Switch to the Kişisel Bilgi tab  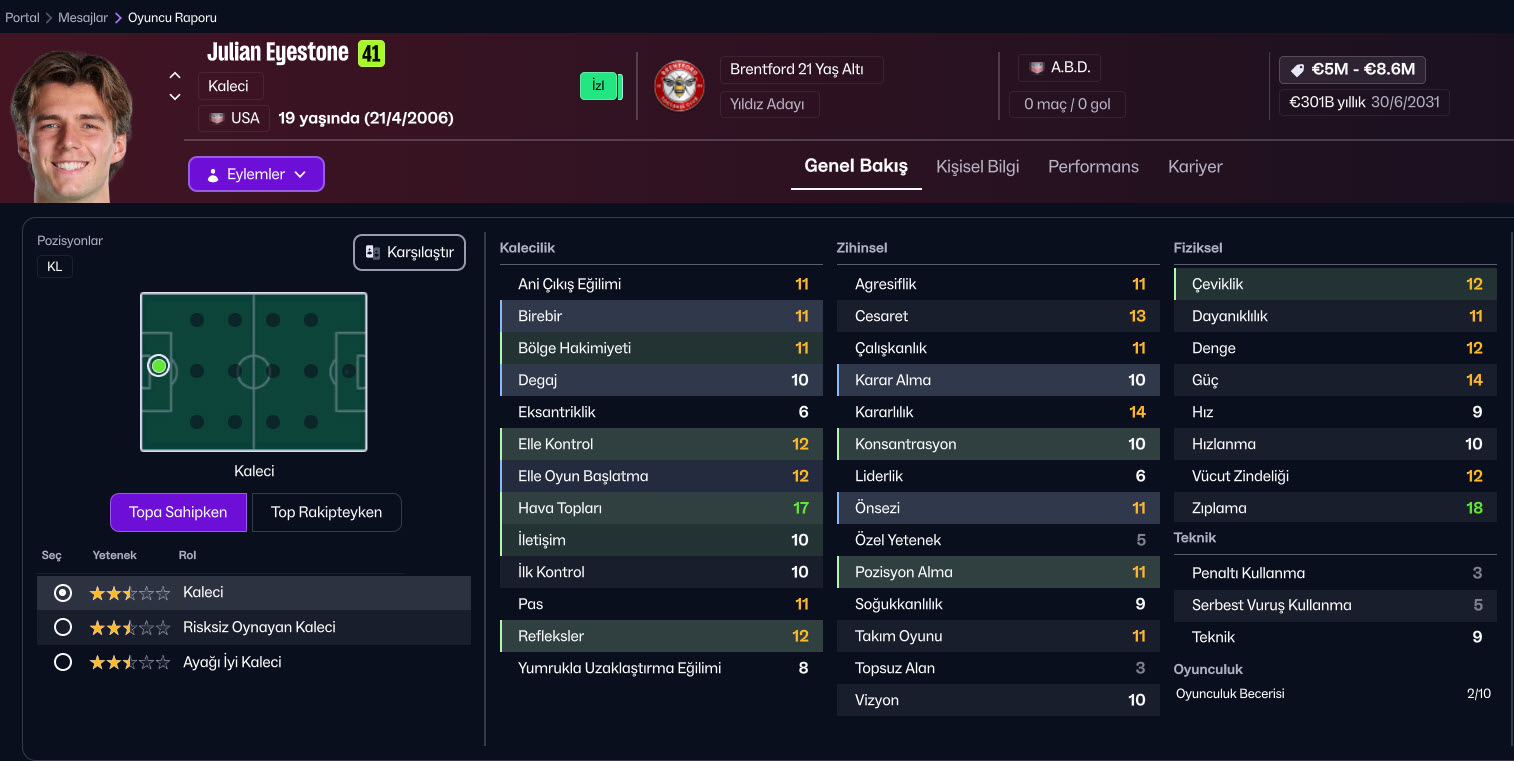coord(977,167)
